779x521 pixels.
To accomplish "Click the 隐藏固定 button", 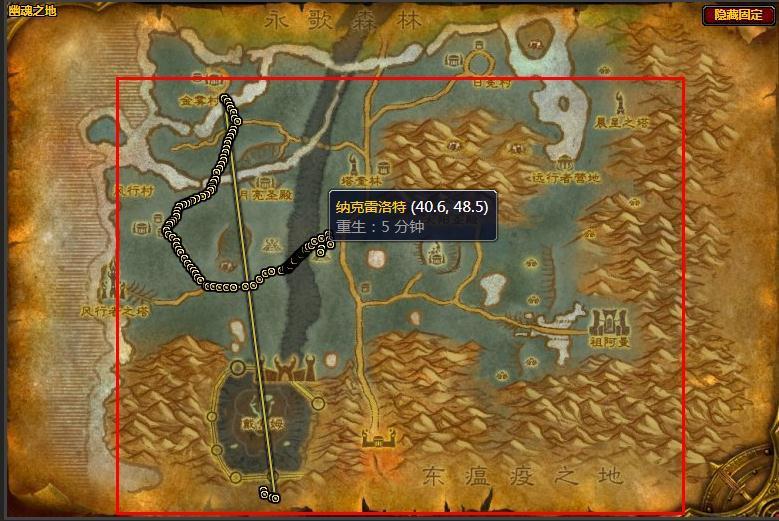I will 738,15.
